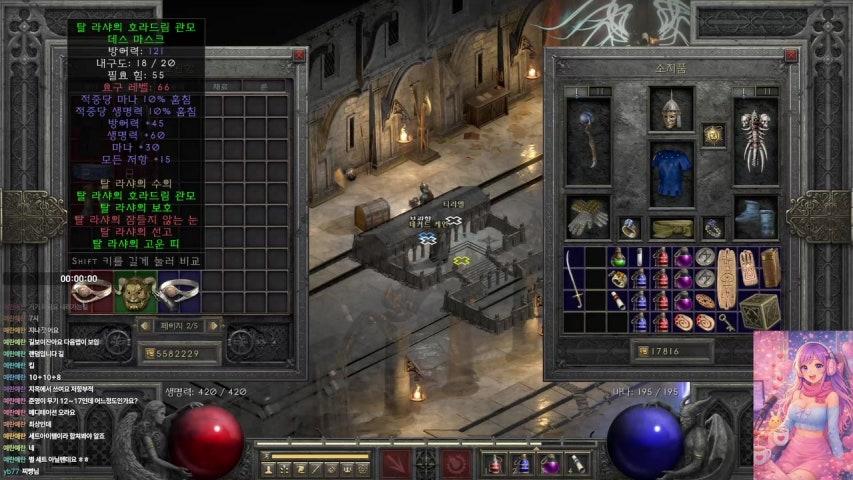The width and height of the screenshot is (853, 480).
Task: Choose the right-click skill button
Action: click(457, 463)
